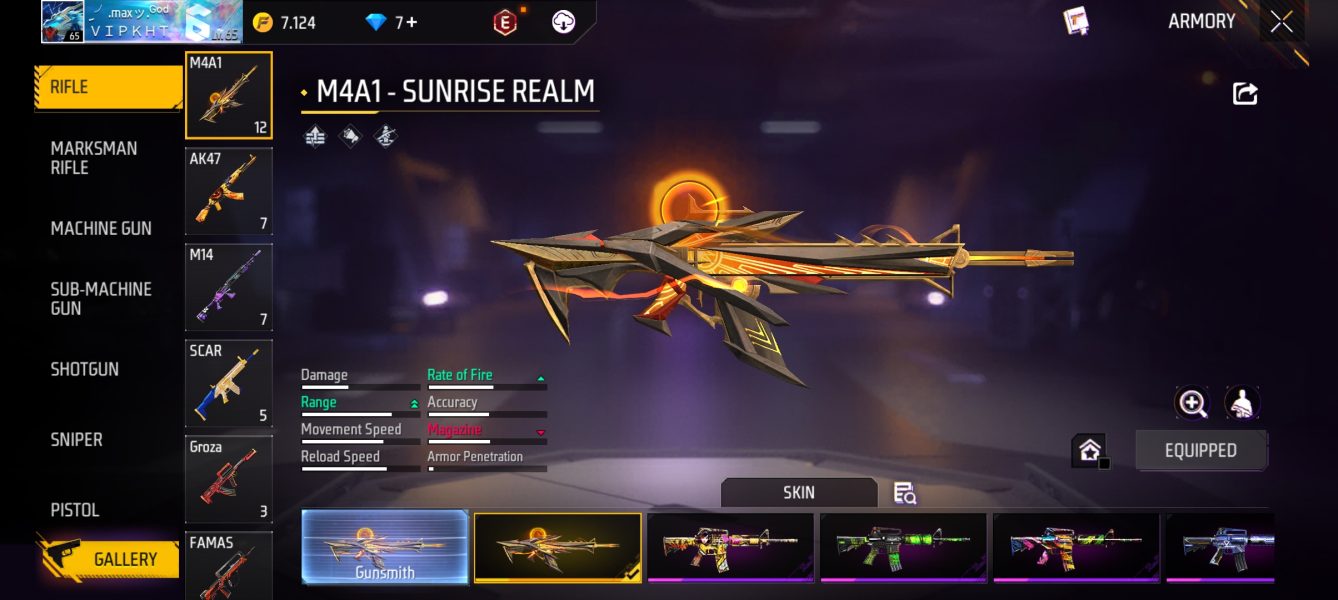Select the AK47 weapon tile
Image resolution: width=1338 pixels, height=600 pixels.
click(x=228, y=191)
